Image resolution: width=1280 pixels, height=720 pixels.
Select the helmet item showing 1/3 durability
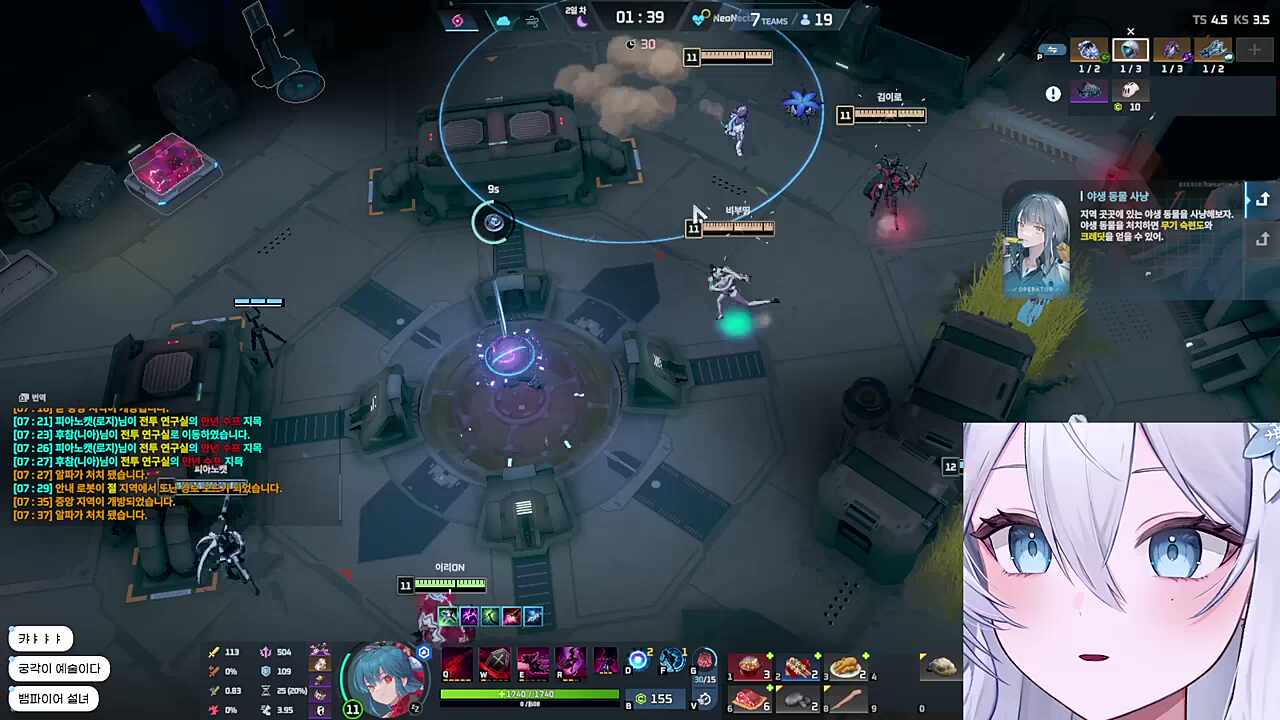(1130, 51)
